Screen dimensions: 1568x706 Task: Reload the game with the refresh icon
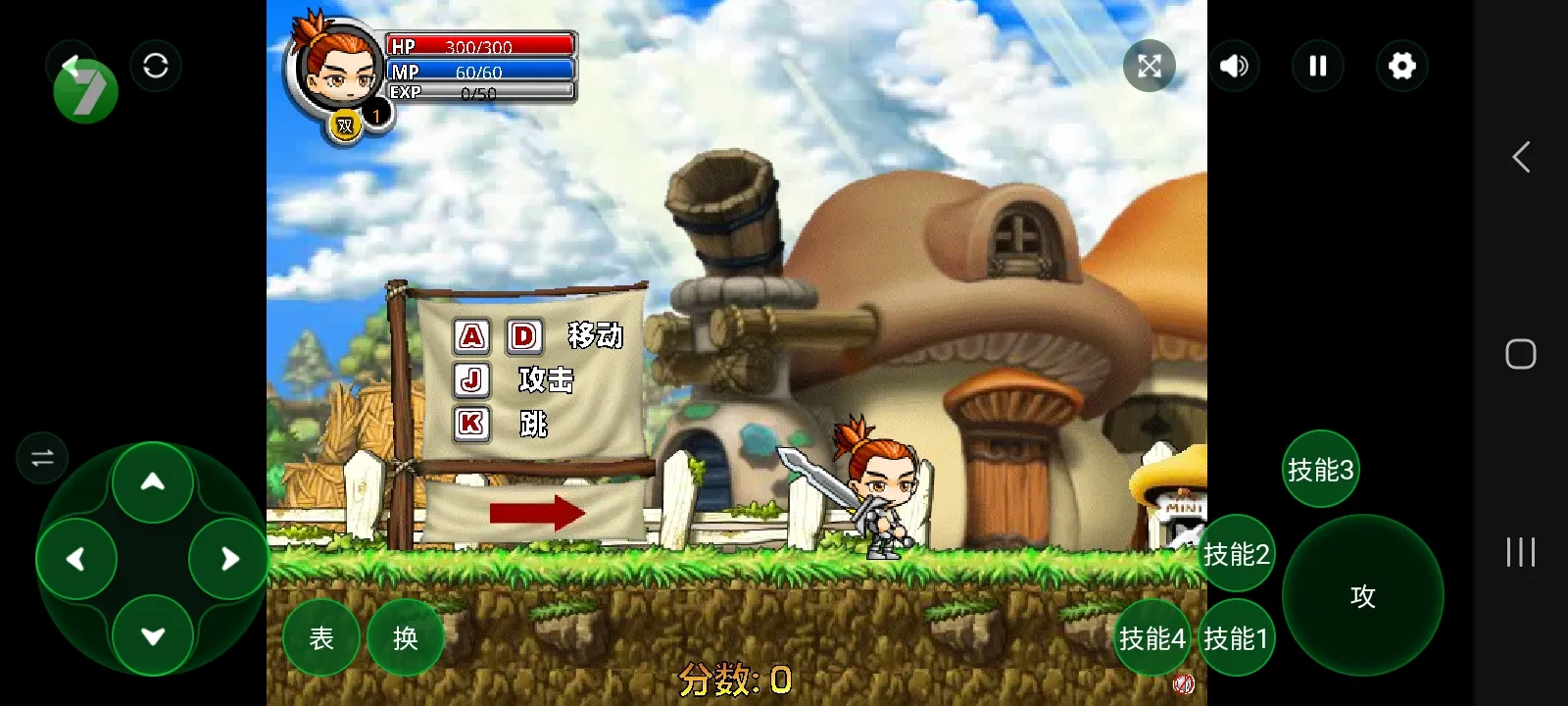(x=156, y=66)
